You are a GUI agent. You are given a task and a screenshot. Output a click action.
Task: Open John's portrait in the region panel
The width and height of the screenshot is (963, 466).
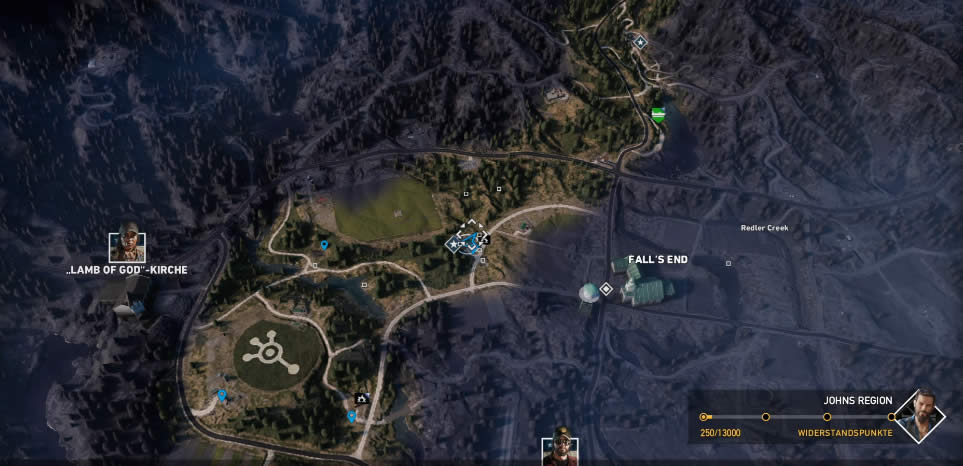click(x=920, y=415)
